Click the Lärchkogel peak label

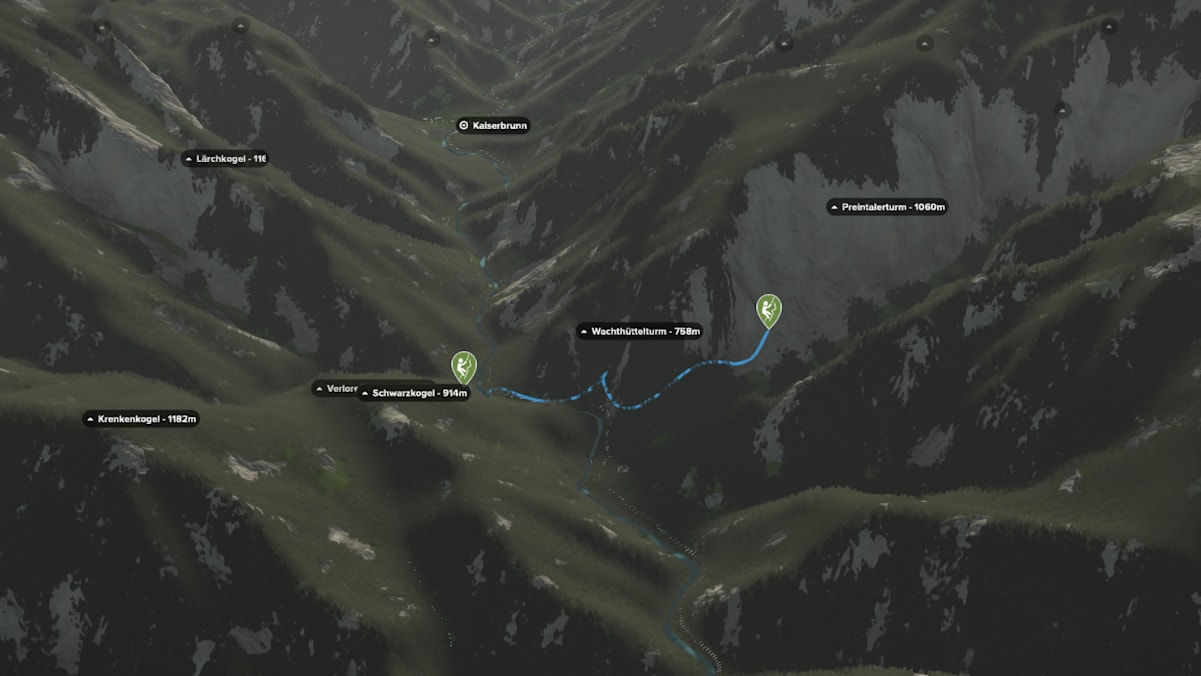(225, 158)
